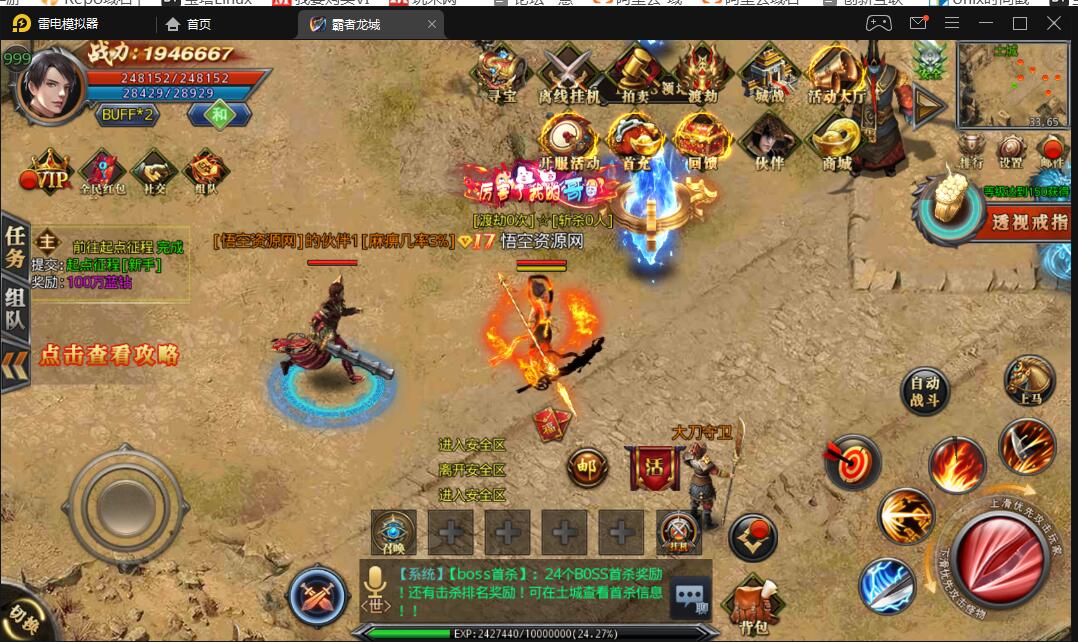Switch to the 组队 team tab

tap(14, 307)
